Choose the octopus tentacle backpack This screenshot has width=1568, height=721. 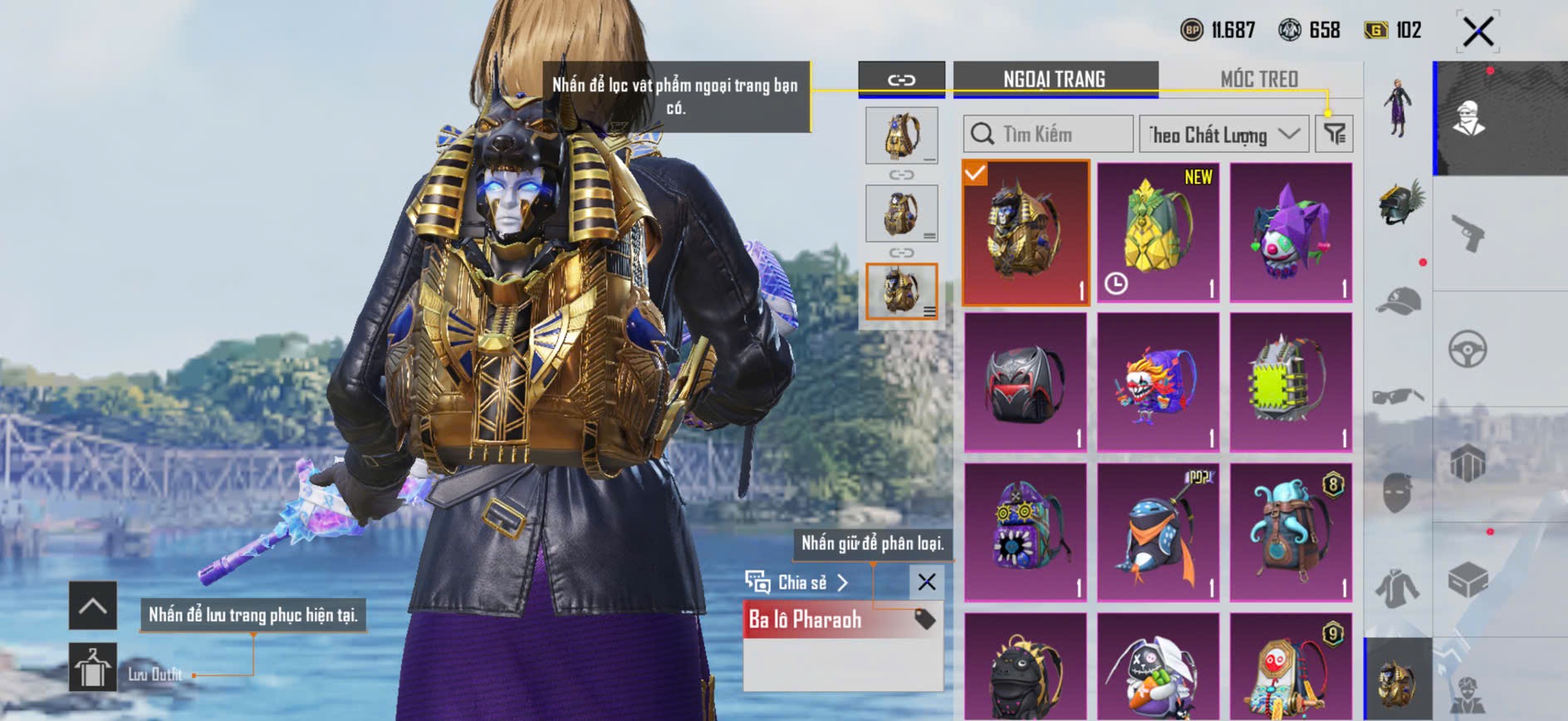(x=1291, y=532)
